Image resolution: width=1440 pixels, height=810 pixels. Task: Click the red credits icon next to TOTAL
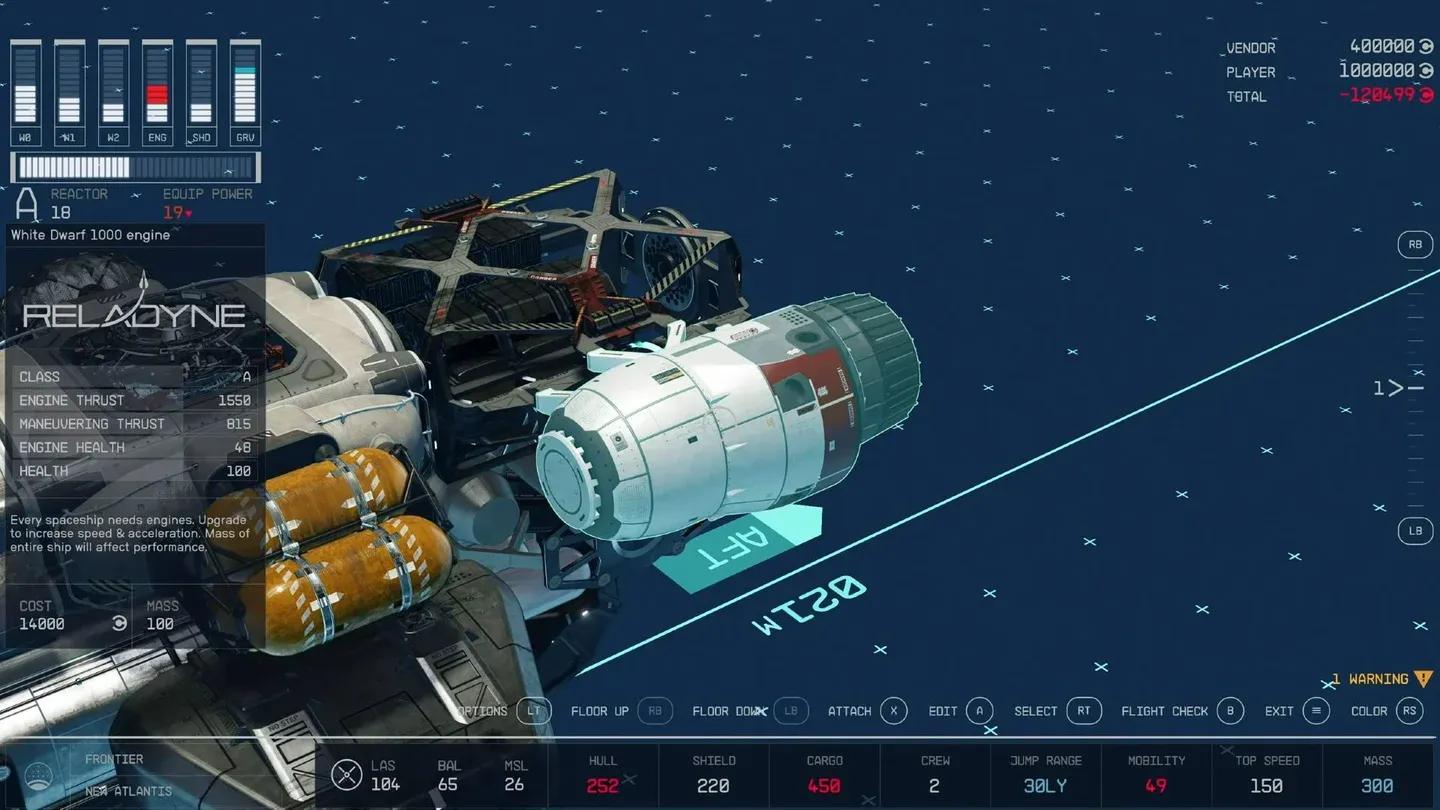point(1427,95)
